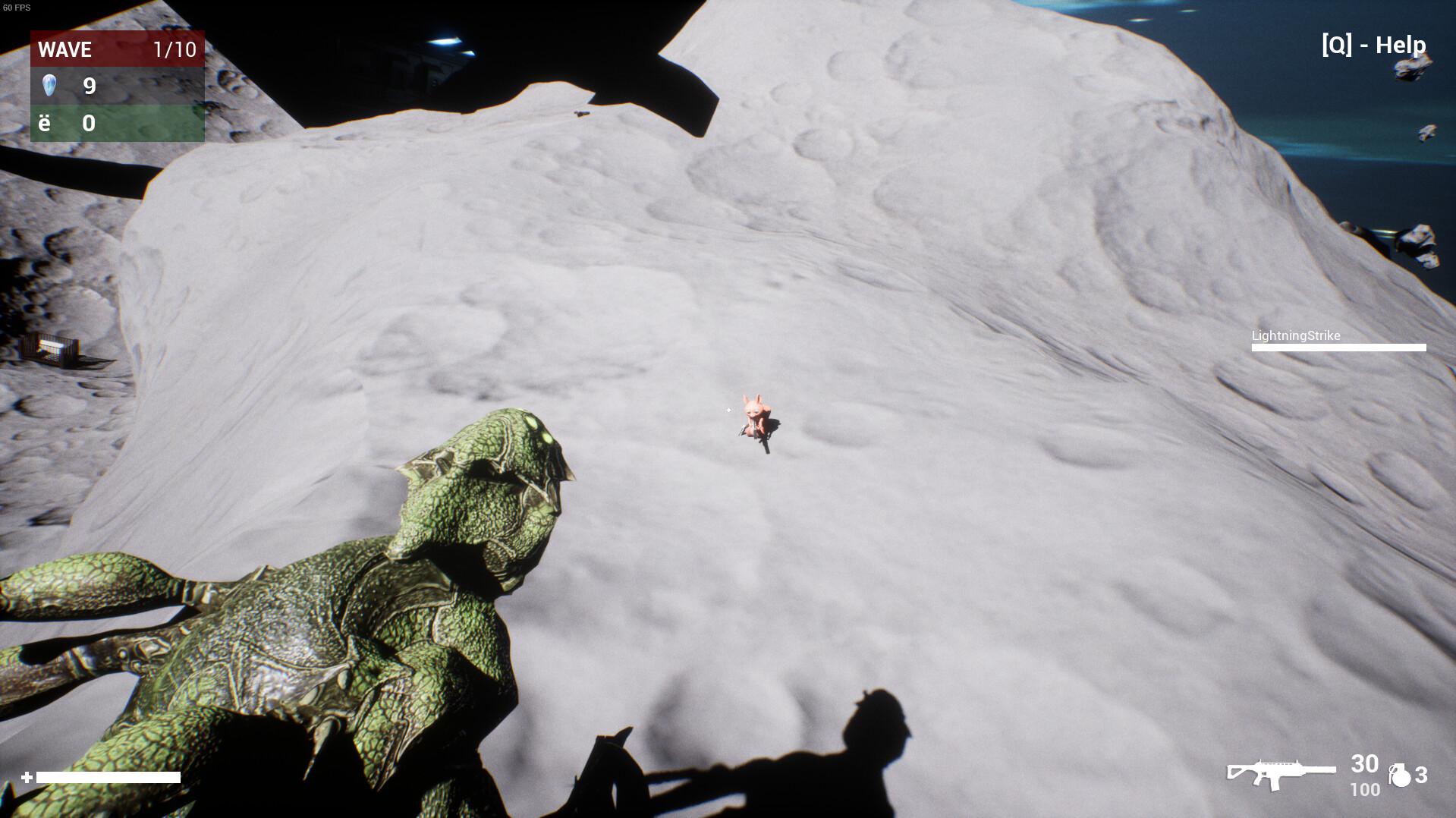Click the blue crystal currency icon
Image resolution: width=1456 pixels, height=818 pixels.
(49, 85)
